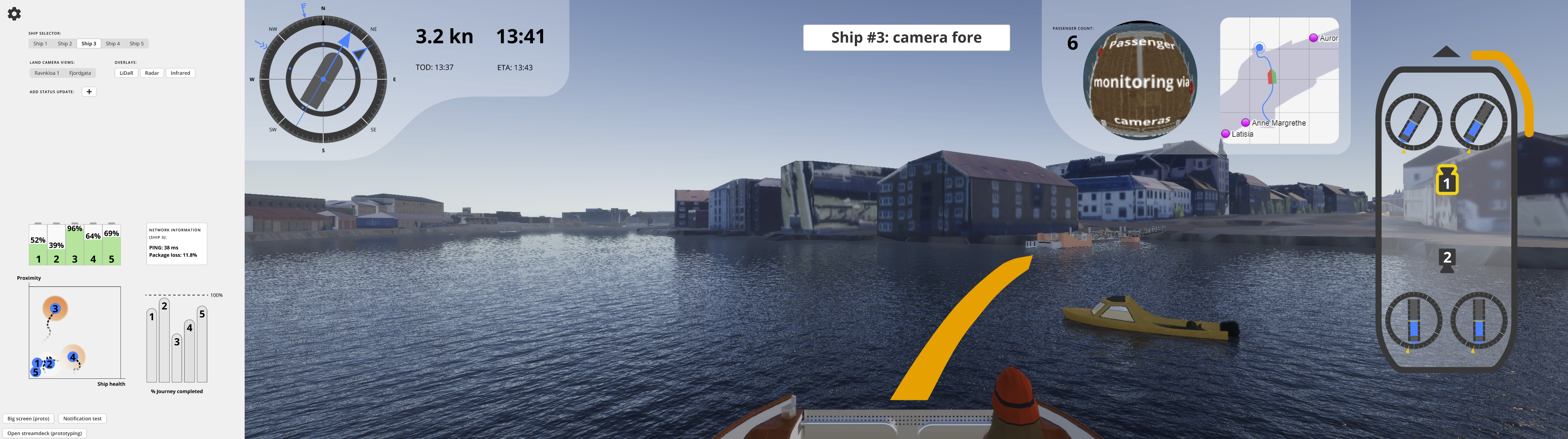
Task: Open Big screen (proto) view
Action: click(x=28, y=418)
